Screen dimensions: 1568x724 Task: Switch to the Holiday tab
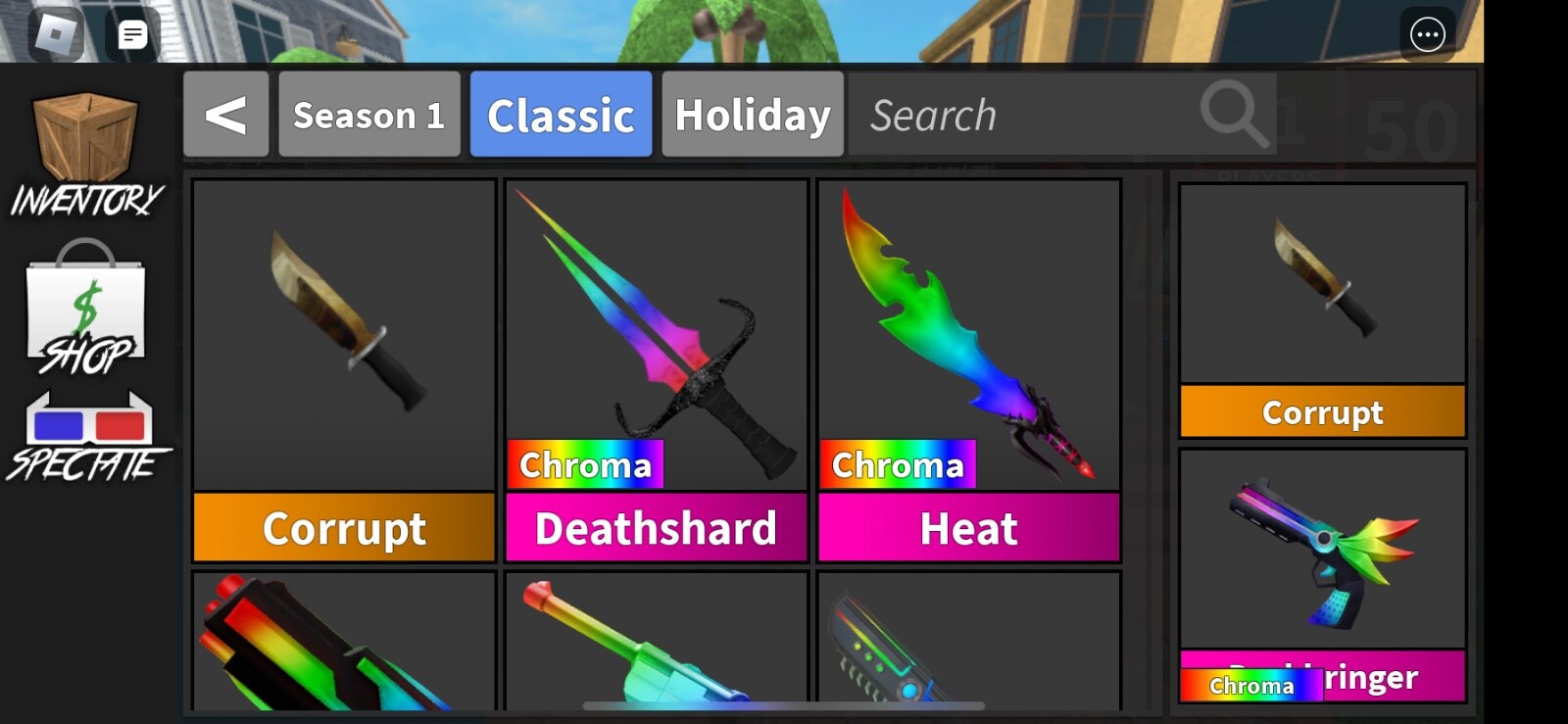pyautogui.click(x=752, y=115)
